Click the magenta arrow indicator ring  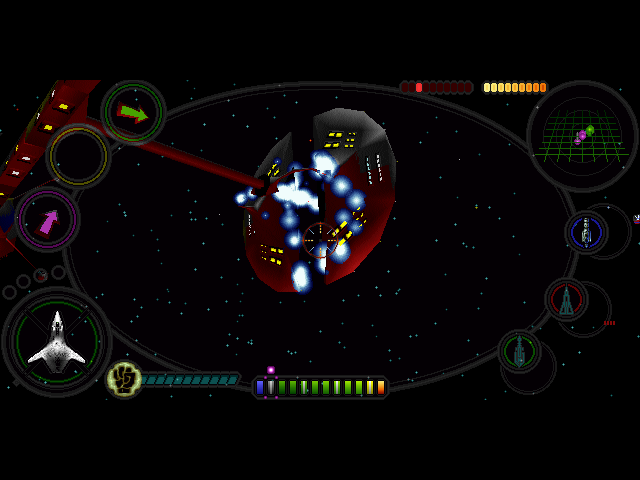tap(48, 219)
